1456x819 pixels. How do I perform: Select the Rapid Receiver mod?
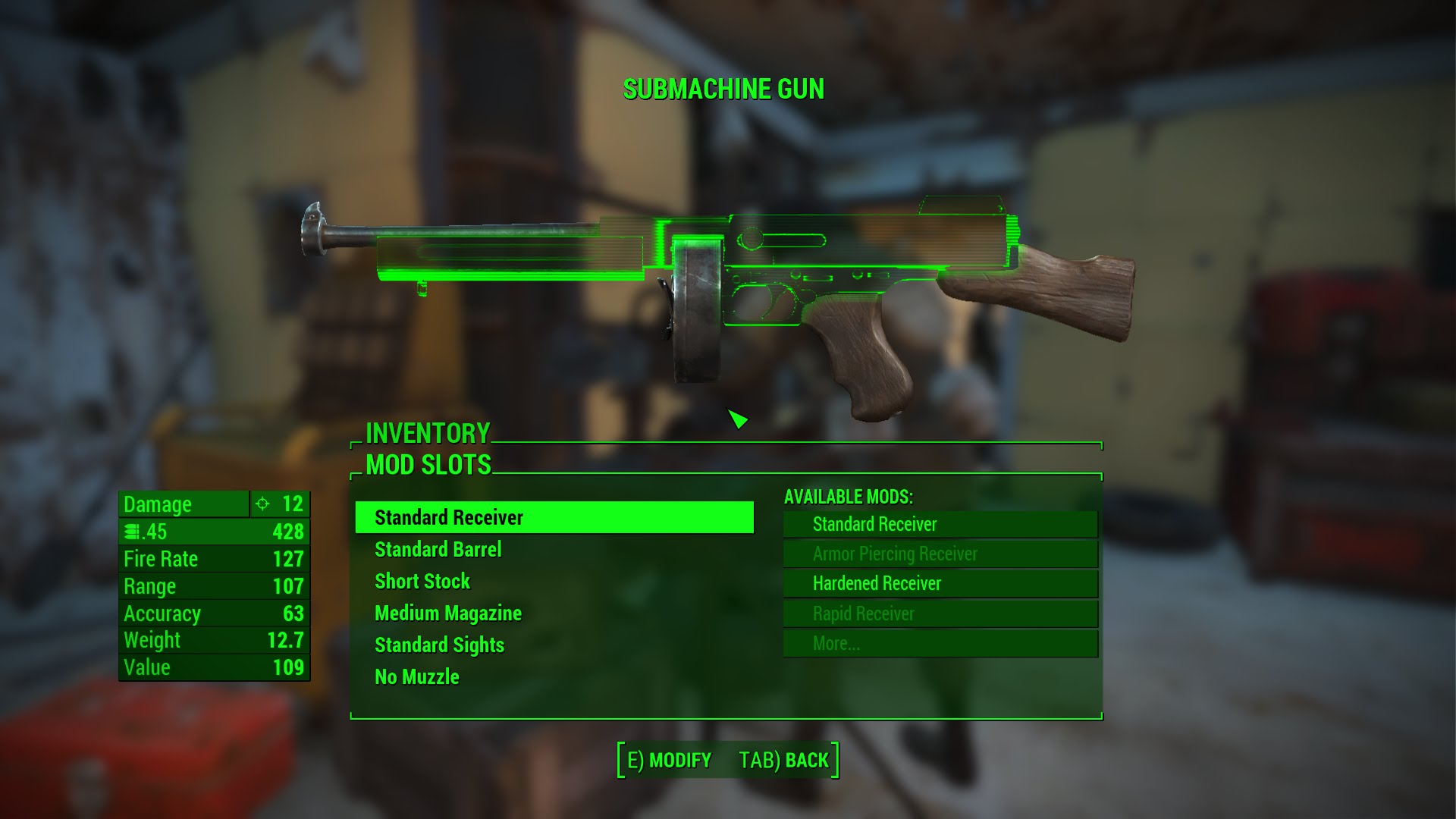[x=940, y=614]
